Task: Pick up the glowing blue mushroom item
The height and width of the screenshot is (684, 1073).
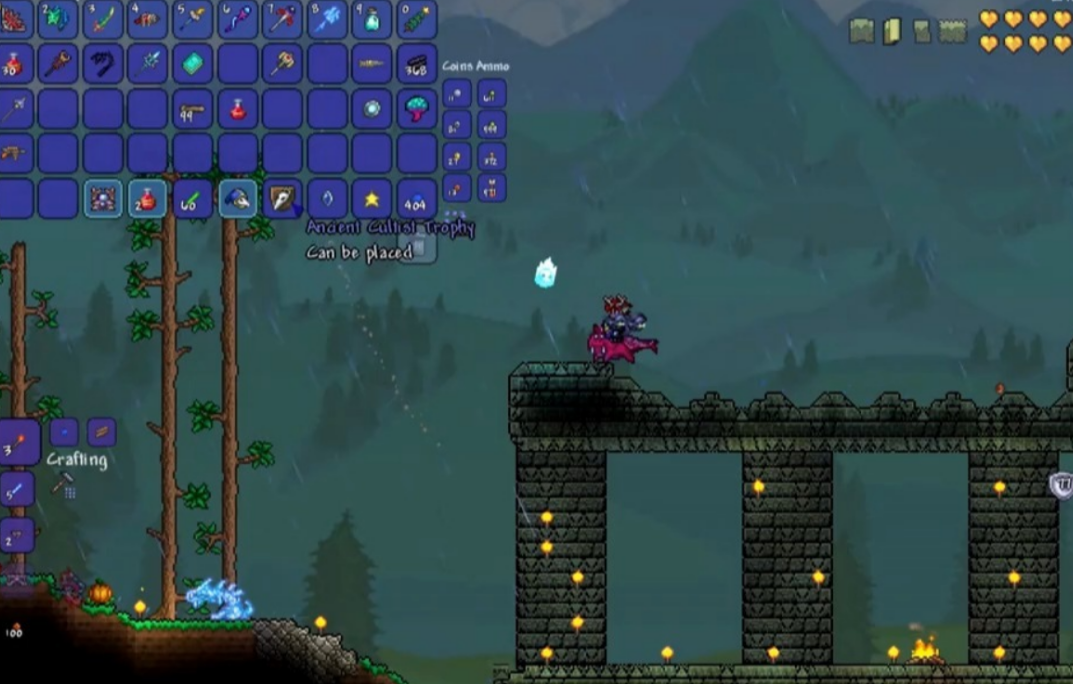Action: 417,109
